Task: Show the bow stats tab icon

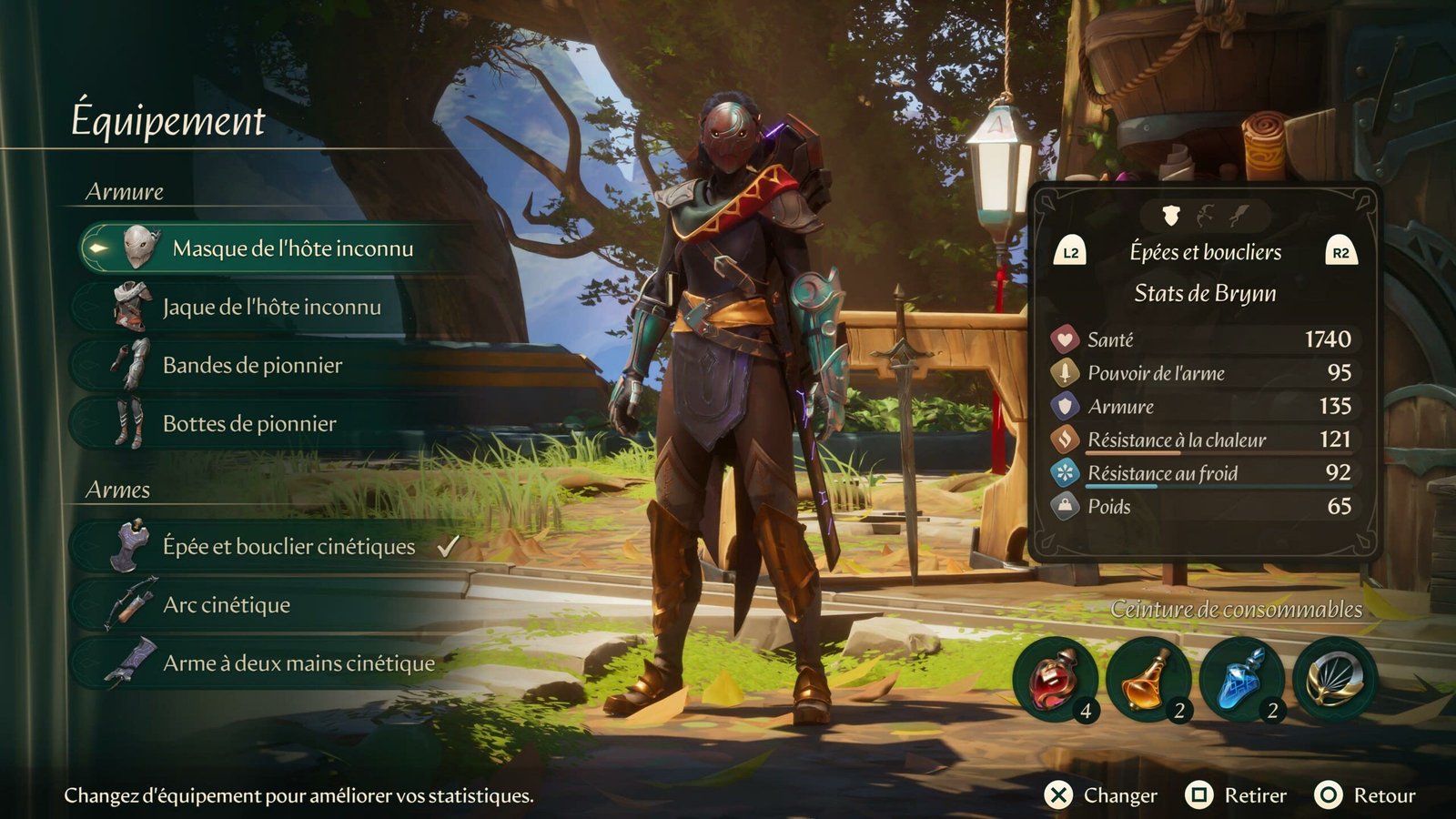Action: coord(1206,216)
